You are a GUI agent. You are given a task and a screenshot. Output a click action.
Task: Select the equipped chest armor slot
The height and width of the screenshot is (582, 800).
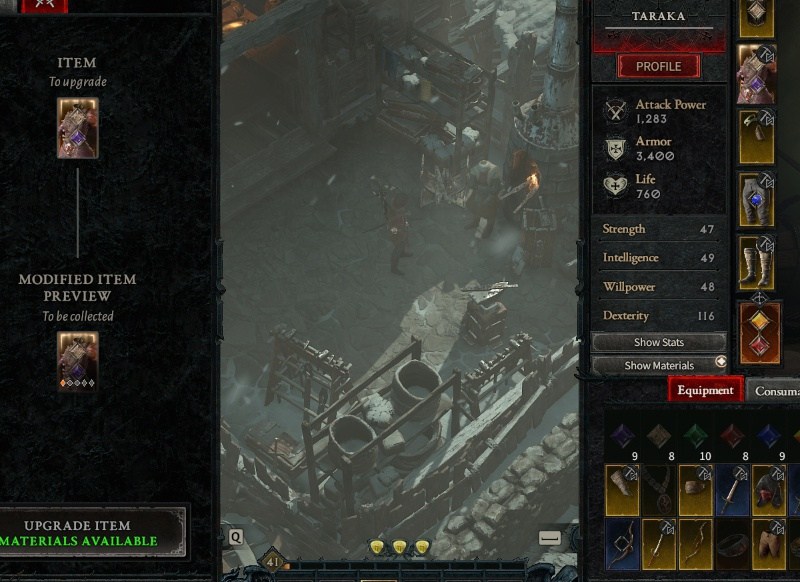coord(757,74)
